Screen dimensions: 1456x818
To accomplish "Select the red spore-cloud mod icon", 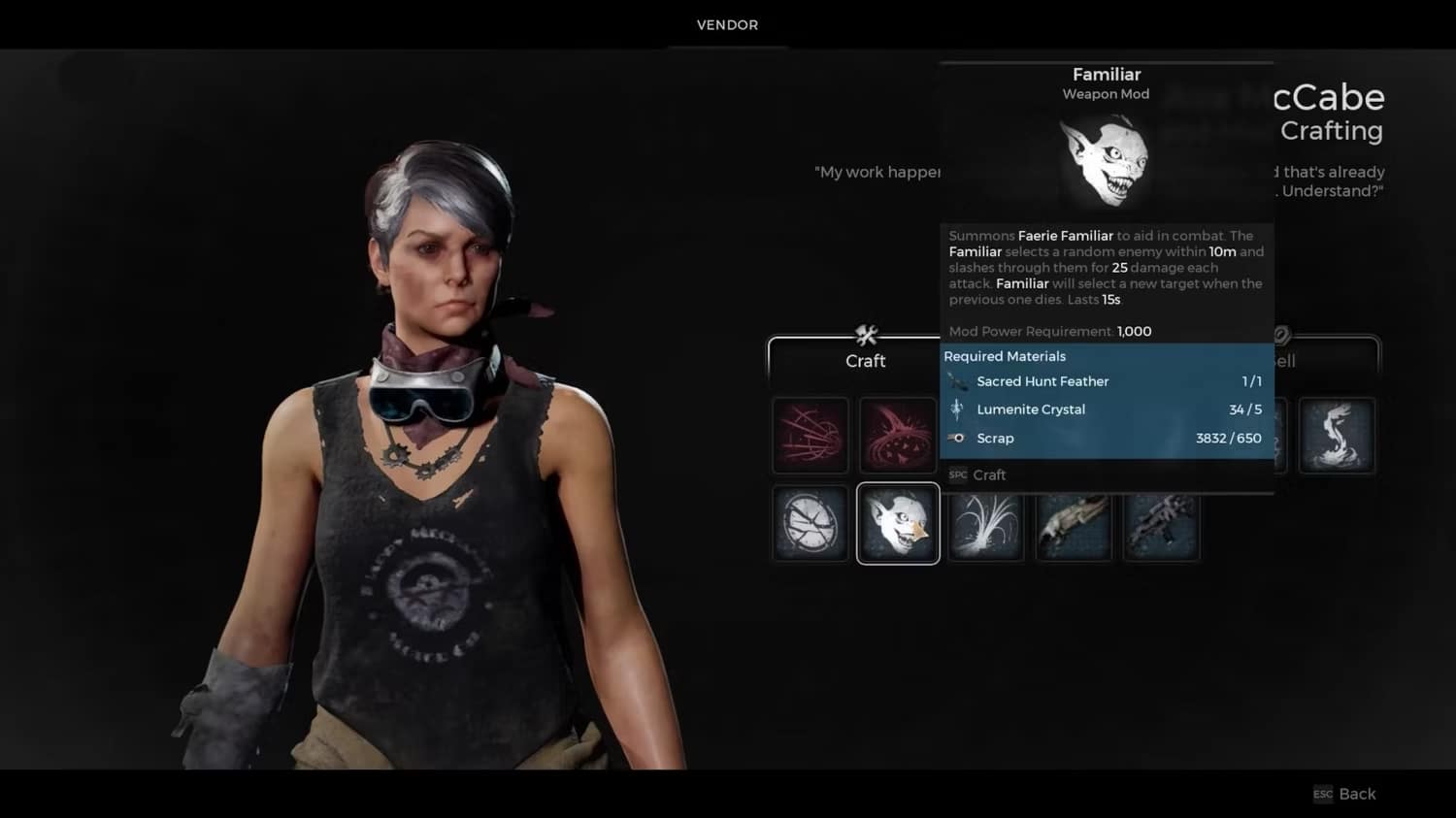I will click(897, 435).
